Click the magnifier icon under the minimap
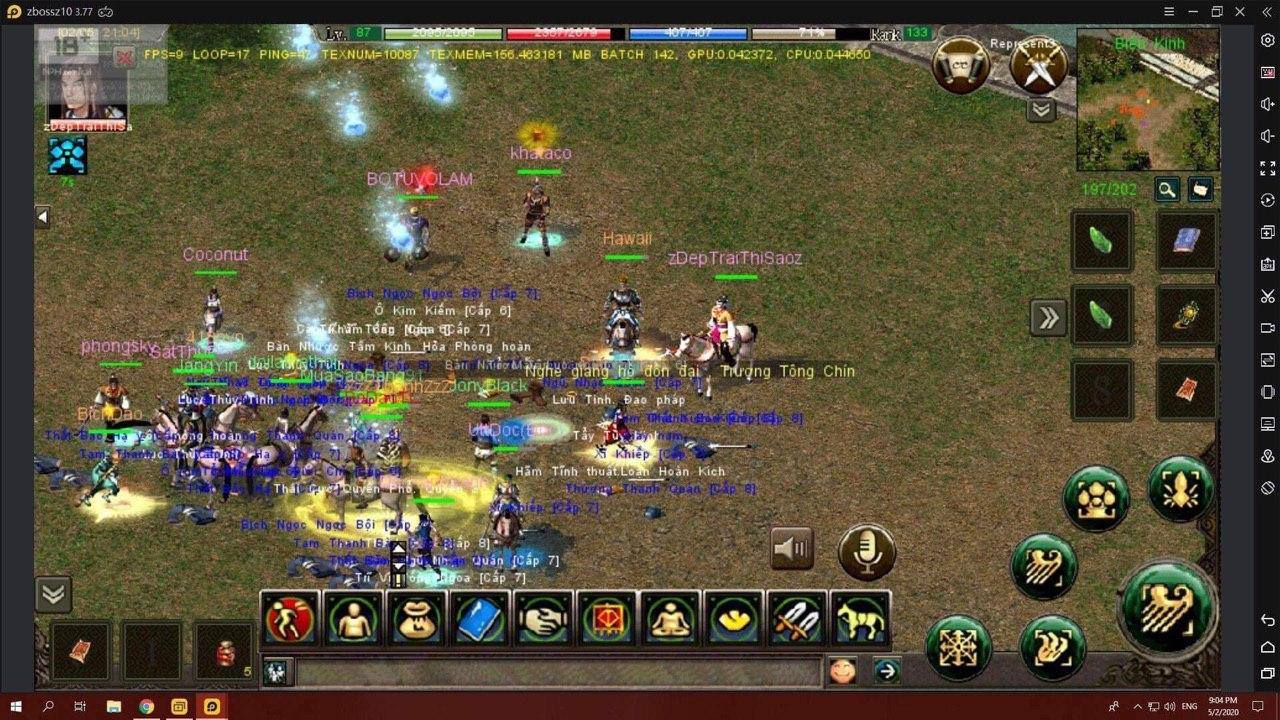This screenshot has height=720, width=1280. pyautogui.click(x=1166, y=189)
